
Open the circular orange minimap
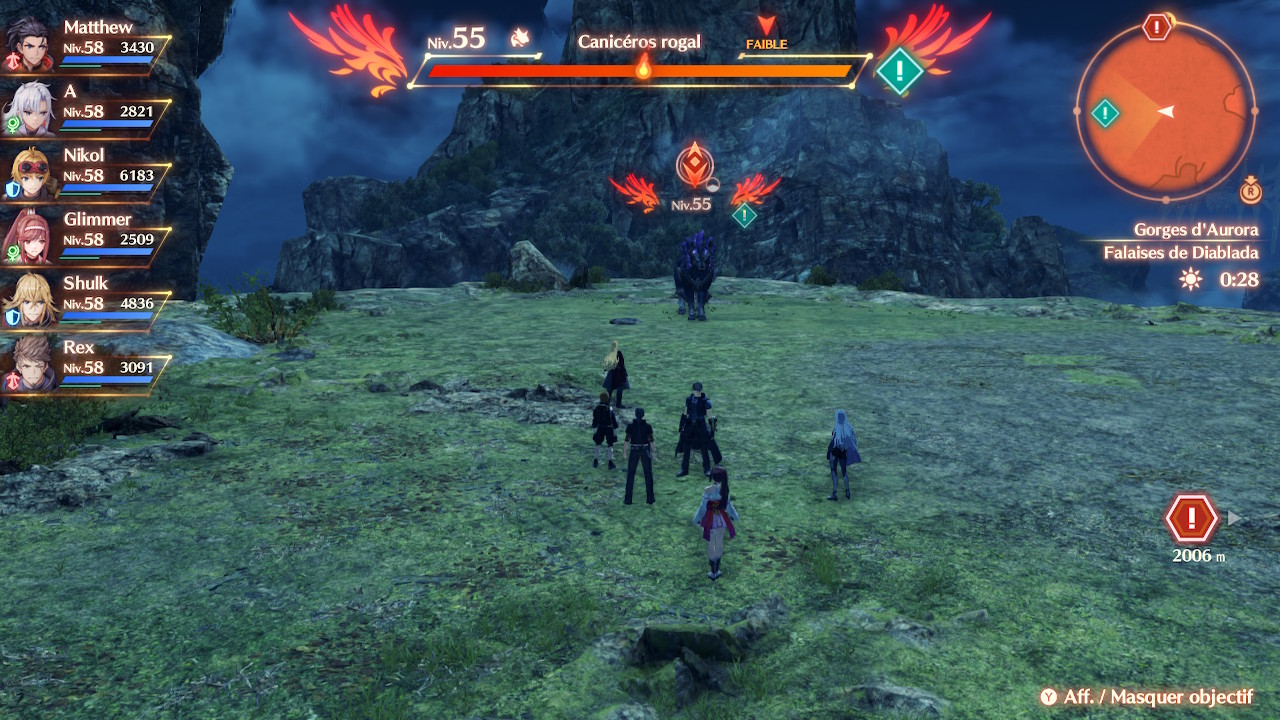coord(1165,112)
